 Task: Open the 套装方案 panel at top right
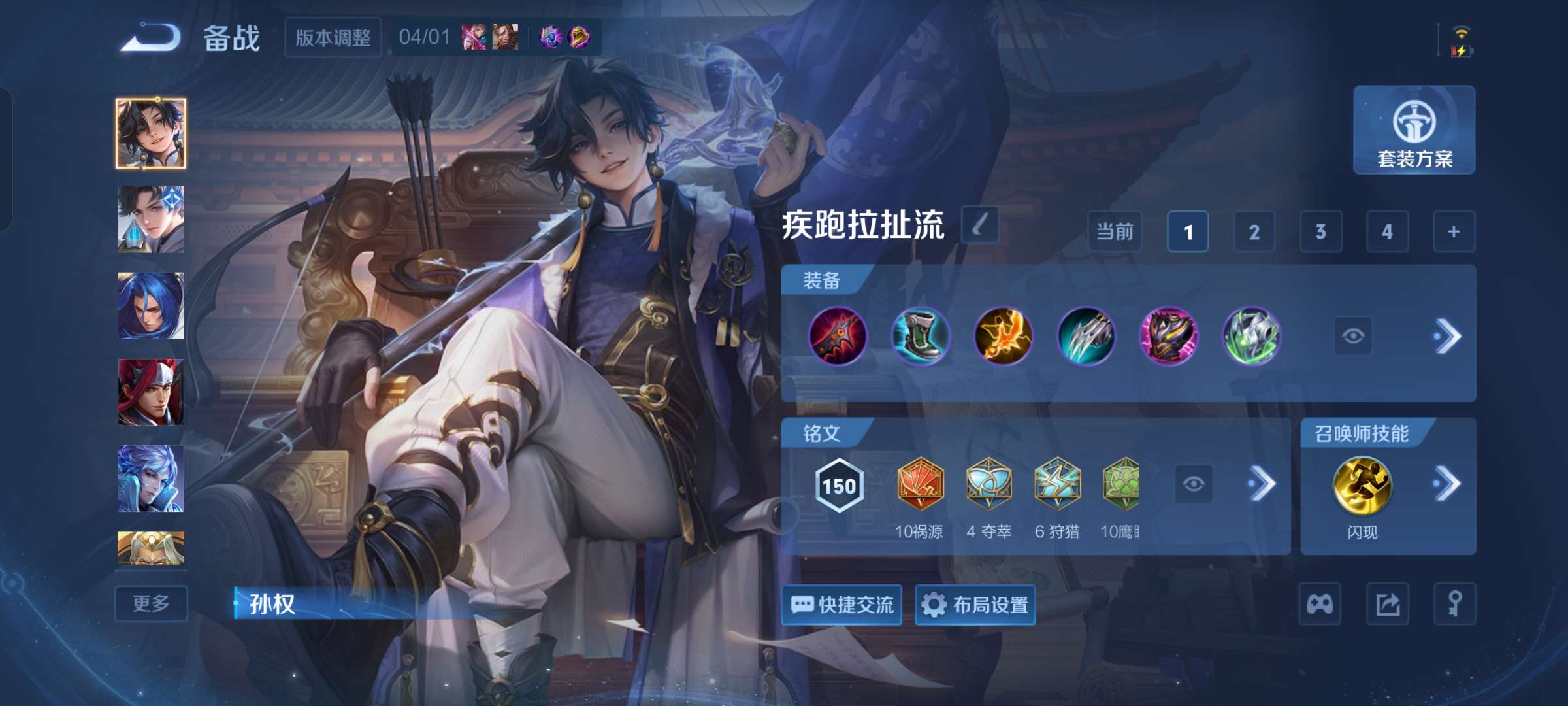pos(1413,131)
